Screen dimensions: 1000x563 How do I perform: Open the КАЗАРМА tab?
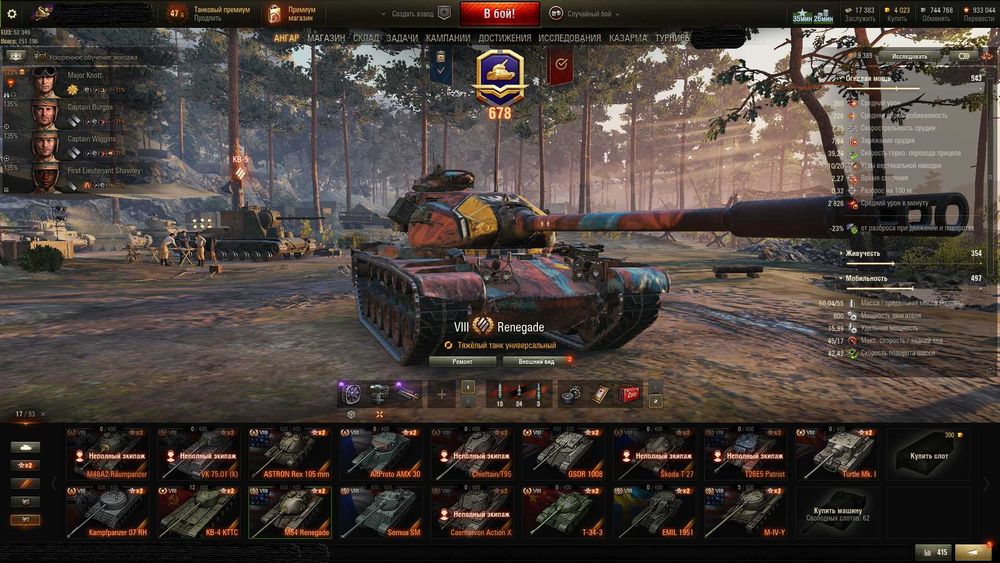tap(628, 38)
